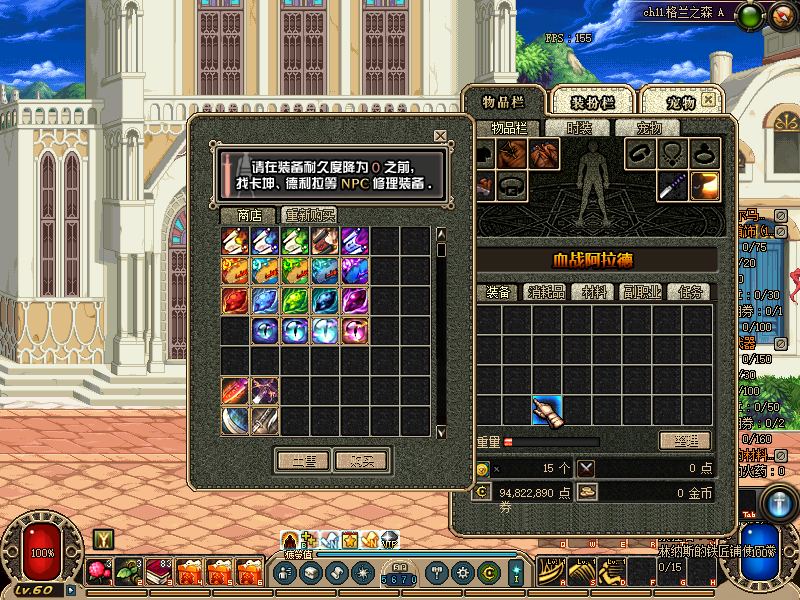800x600 pixels.
Task: Show the 消耗品 consumables category
Action: [x=546, y=292]
